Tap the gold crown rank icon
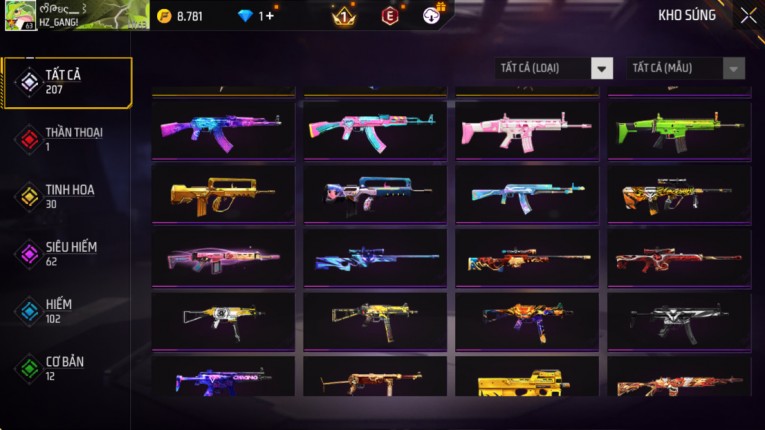Image resolution: width=765 pixels, height=430 pixels. click(343, 16)
